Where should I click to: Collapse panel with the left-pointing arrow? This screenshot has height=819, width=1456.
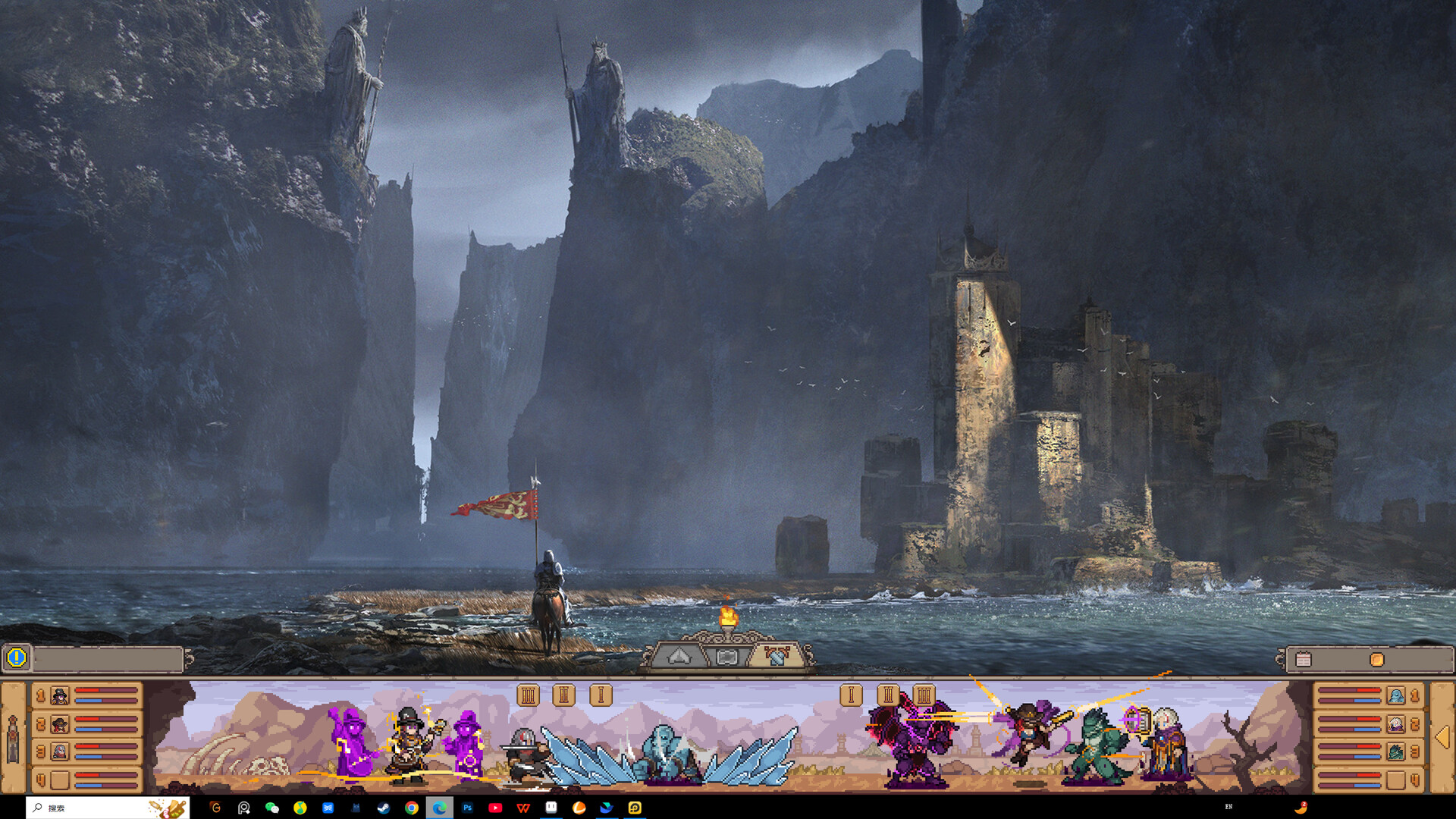click(1442, 737)
